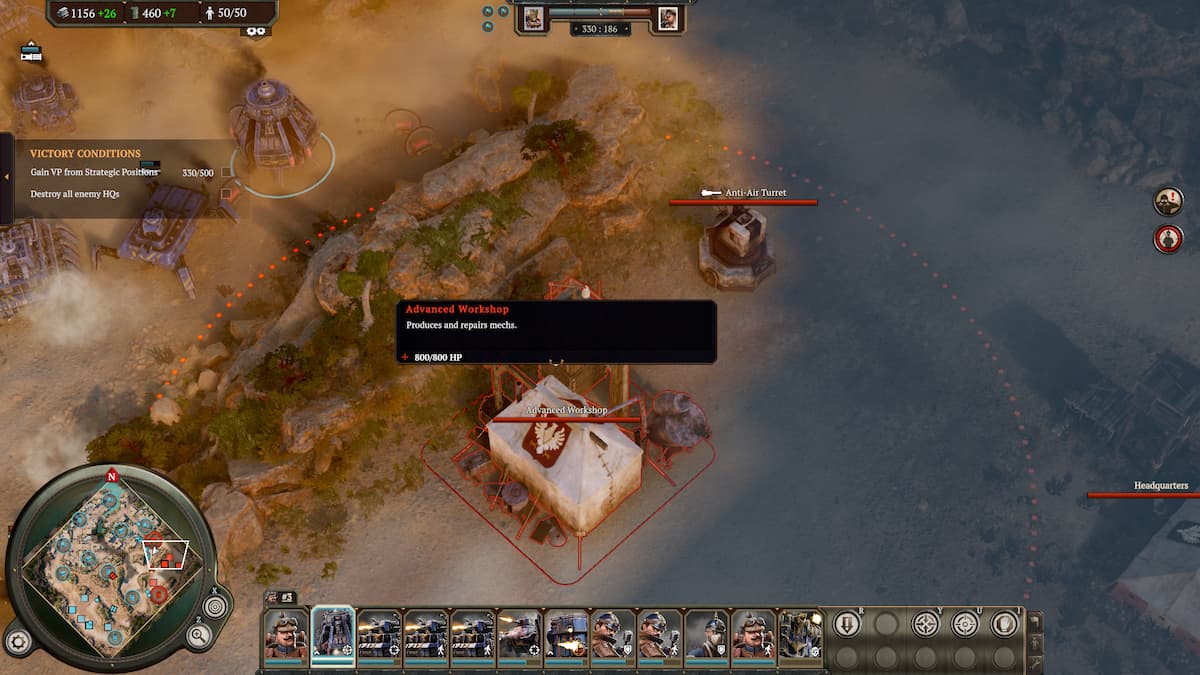Click the magnifying glass minimap zoom button

pyautogui.click(x=199, y=635)
